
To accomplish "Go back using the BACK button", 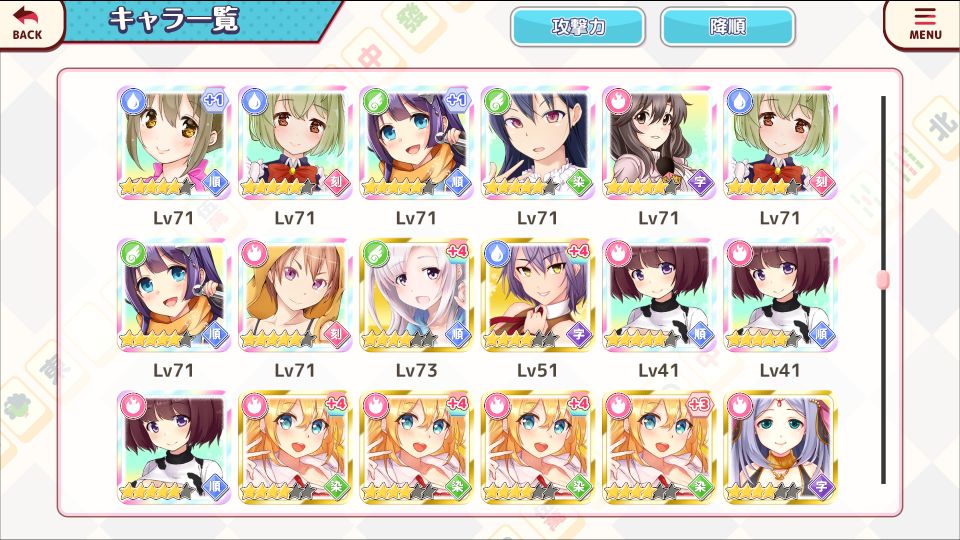I will pyautogui.click(x=28, y=23).
